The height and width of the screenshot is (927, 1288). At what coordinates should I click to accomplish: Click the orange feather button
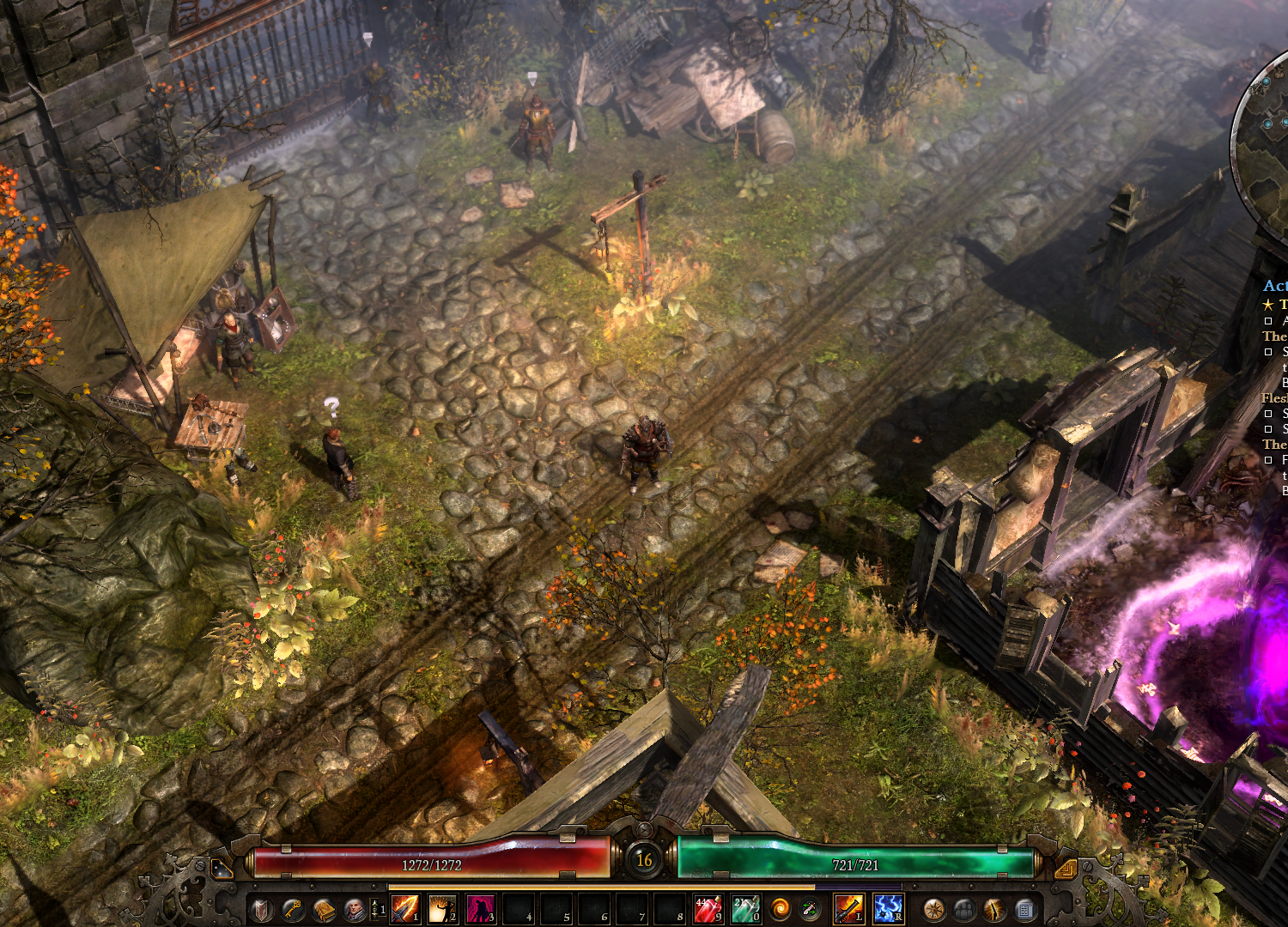[x=994, y=909]
